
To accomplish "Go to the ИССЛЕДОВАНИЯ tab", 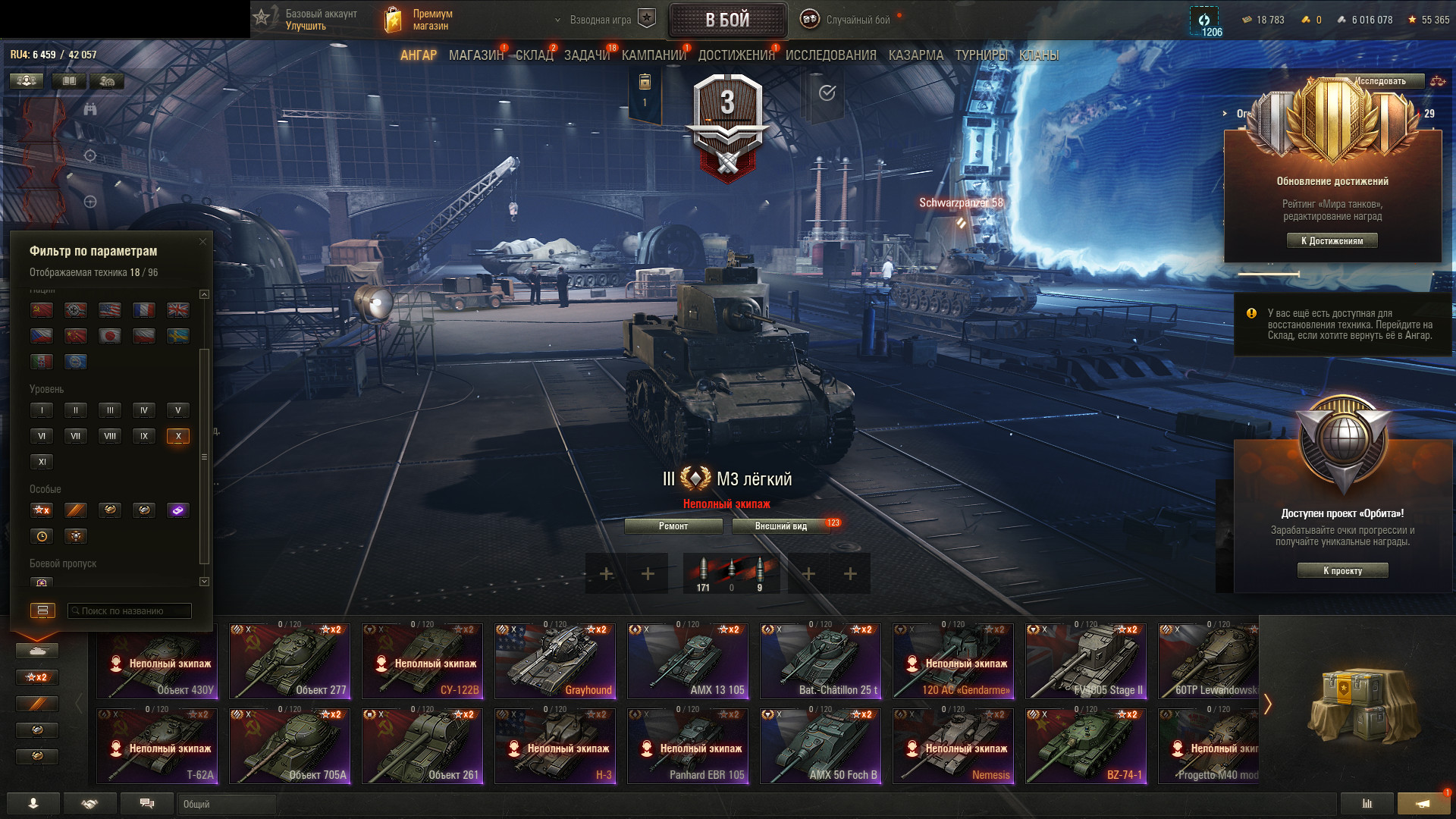I will (830, 55).
